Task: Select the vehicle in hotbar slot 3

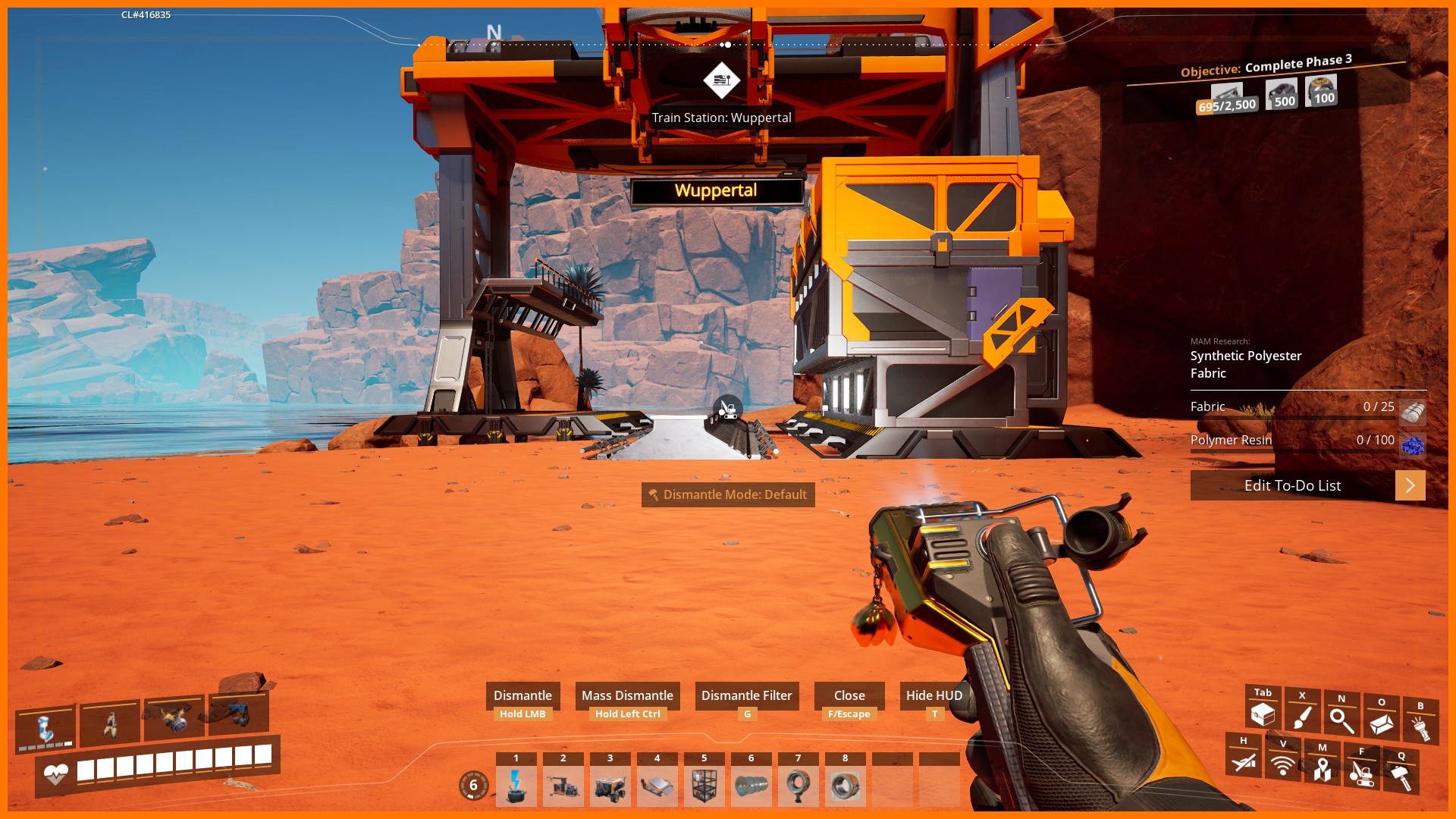Action: tap(610, 786)
